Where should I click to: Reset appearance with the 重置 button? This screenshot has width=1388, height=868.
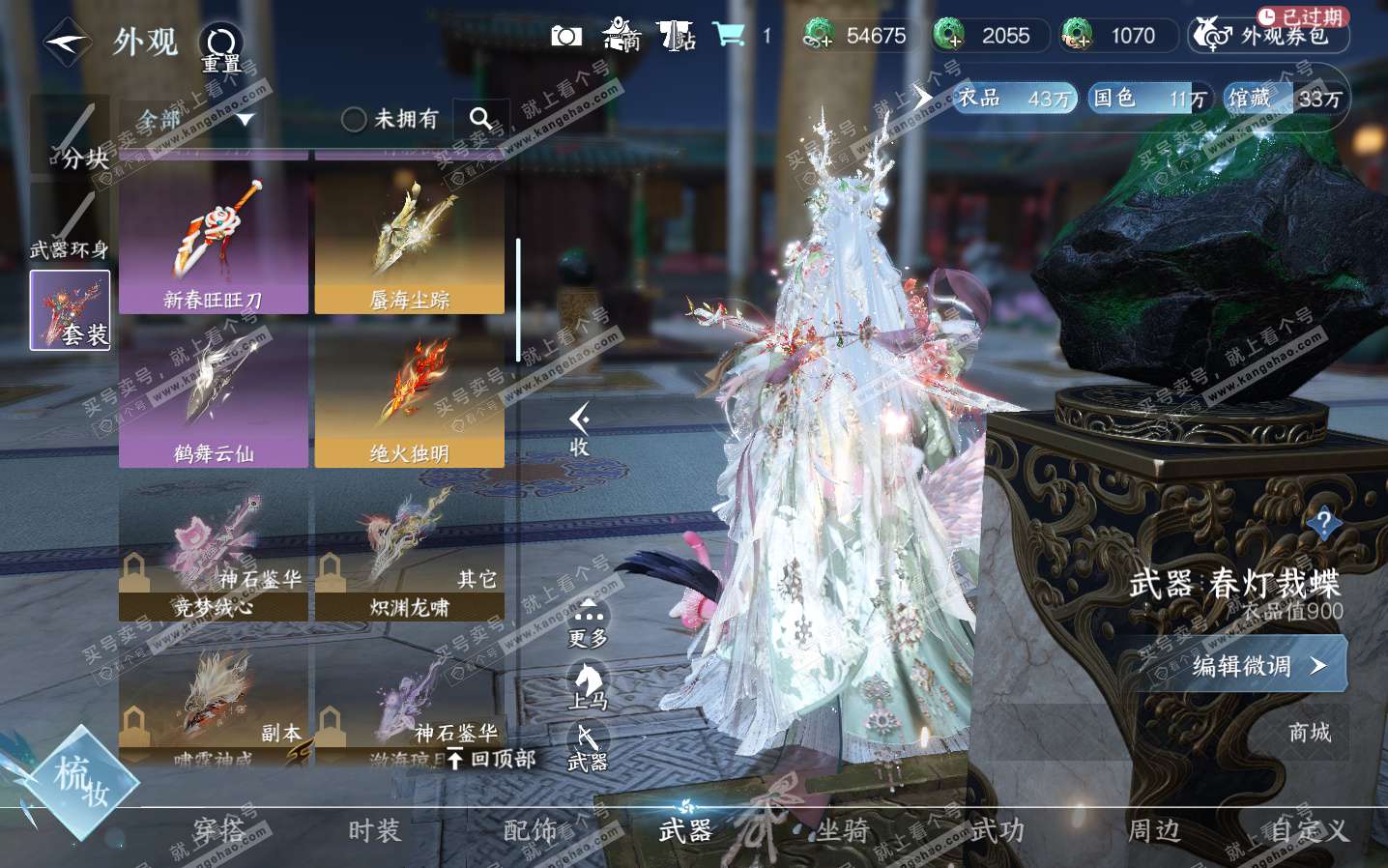click(220, 46)
